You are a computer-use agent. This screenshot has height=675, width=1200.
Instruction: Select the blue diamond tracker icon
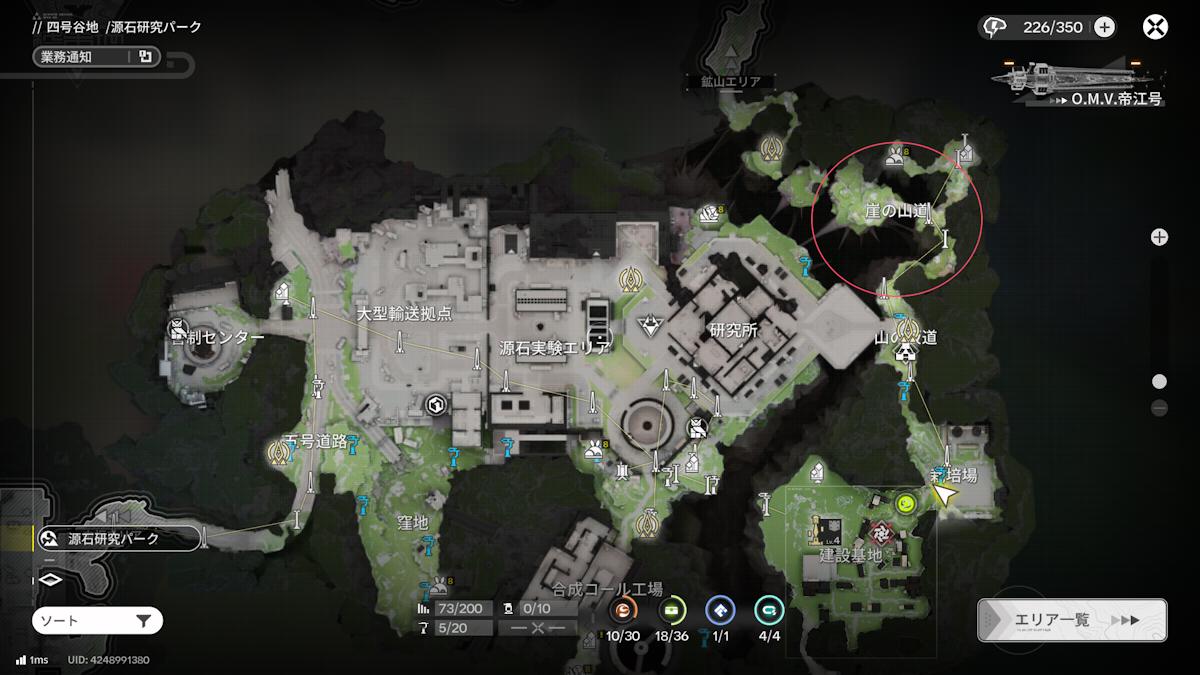pos(720,609)
